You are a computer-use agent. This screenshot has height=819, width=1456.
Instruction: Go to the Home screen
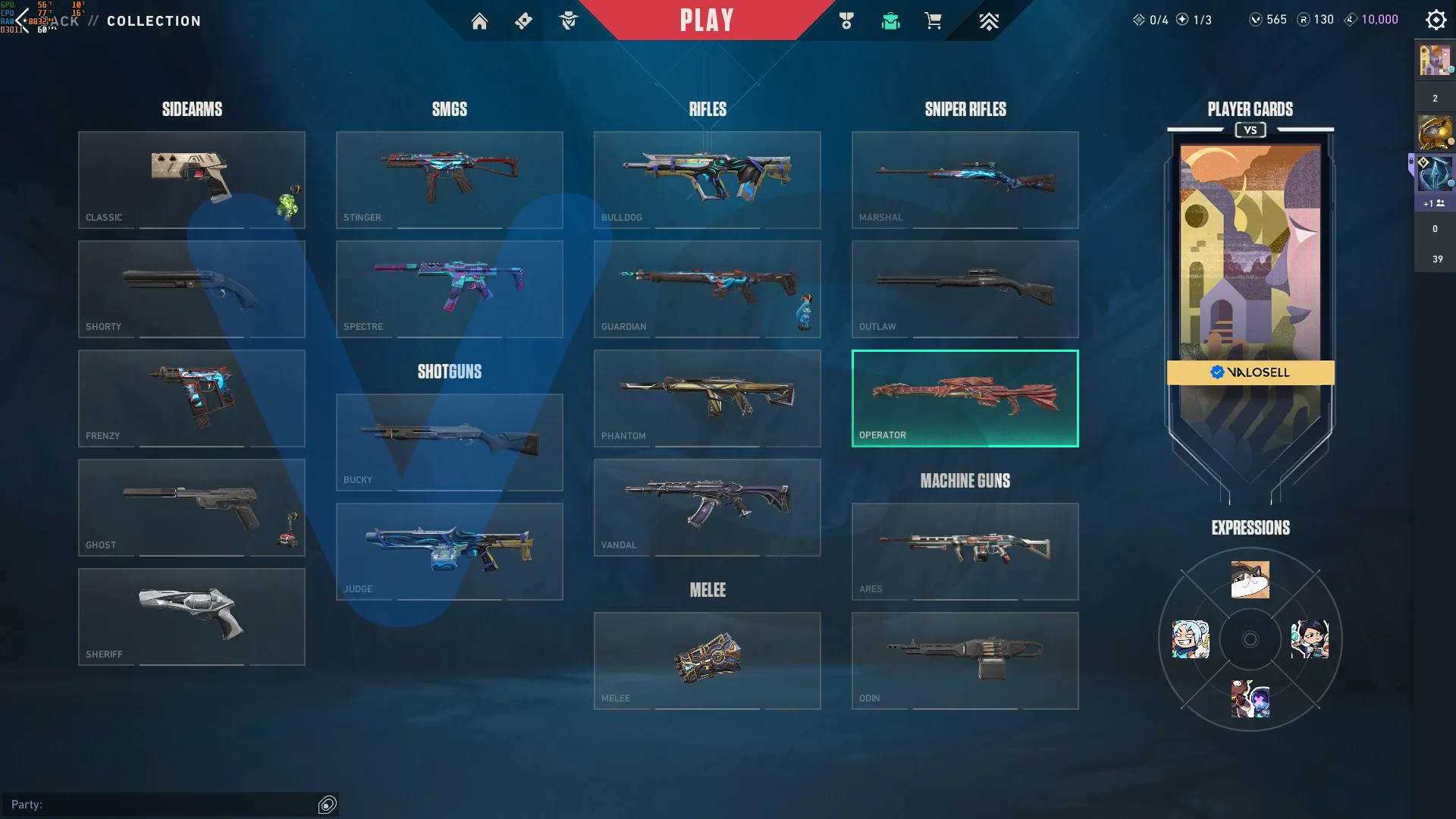point(479,21)
